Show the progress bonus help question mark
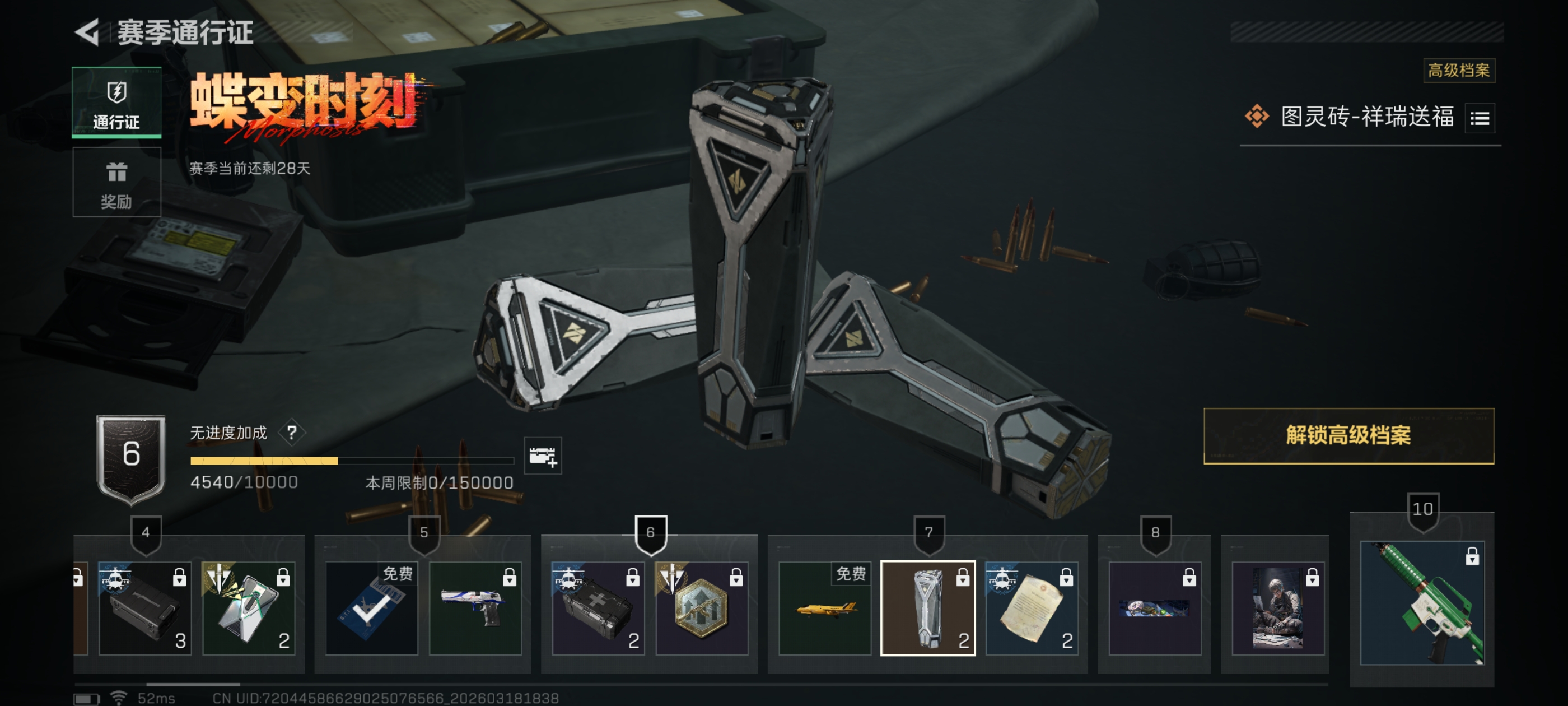 click(292, 433)
